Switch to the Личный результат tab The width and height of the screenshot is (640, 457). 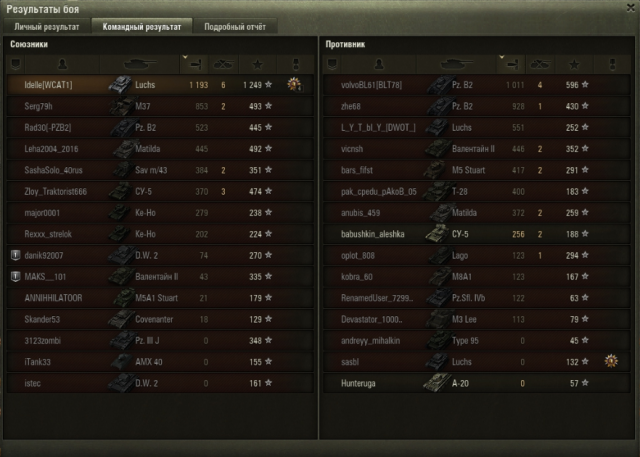46,26
